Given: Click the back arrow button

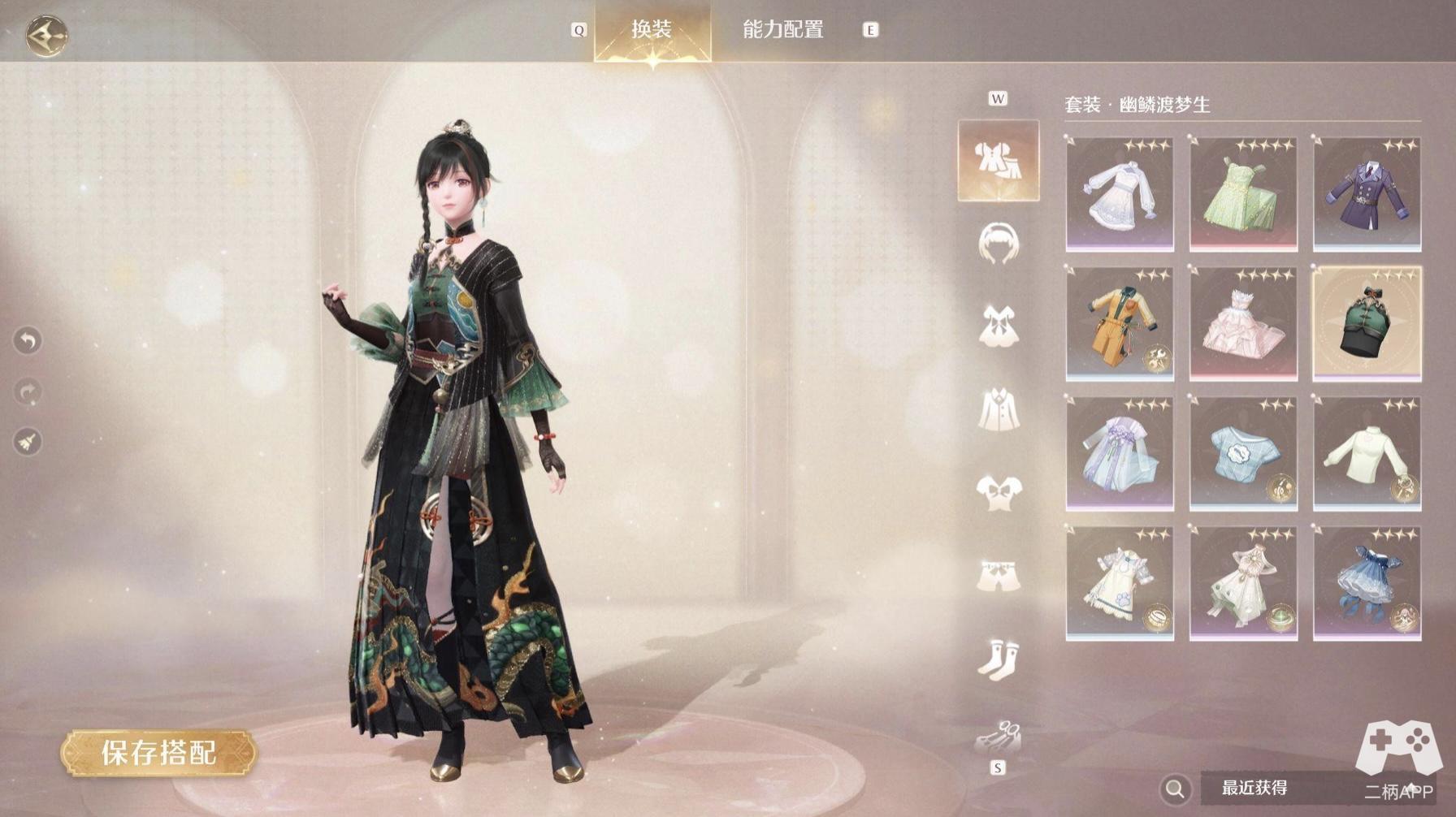Looking at the screenshot, I should (x=46, y=35).
